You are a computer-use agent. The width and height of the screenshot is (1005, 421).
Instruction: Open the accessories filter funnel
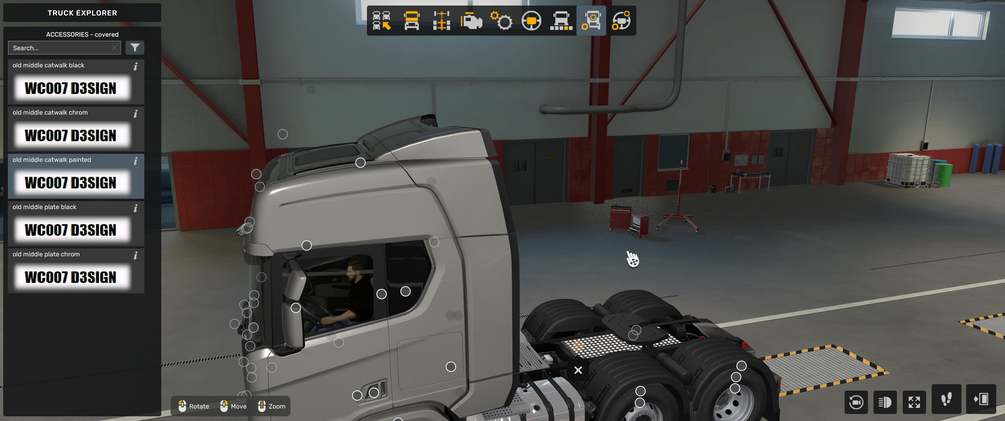pos(135,48)
